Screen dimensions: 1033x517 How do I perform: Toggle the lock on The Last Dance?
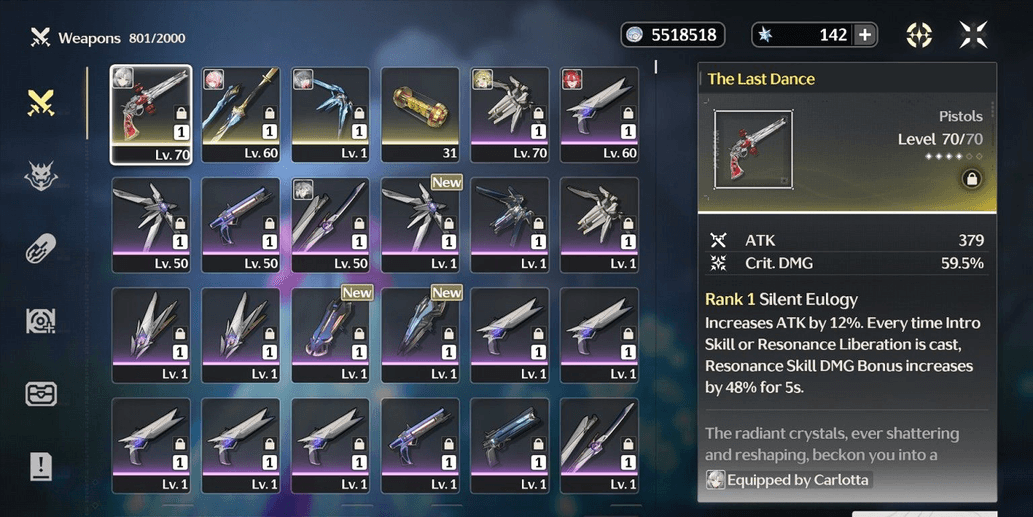(x=970, y=178)
